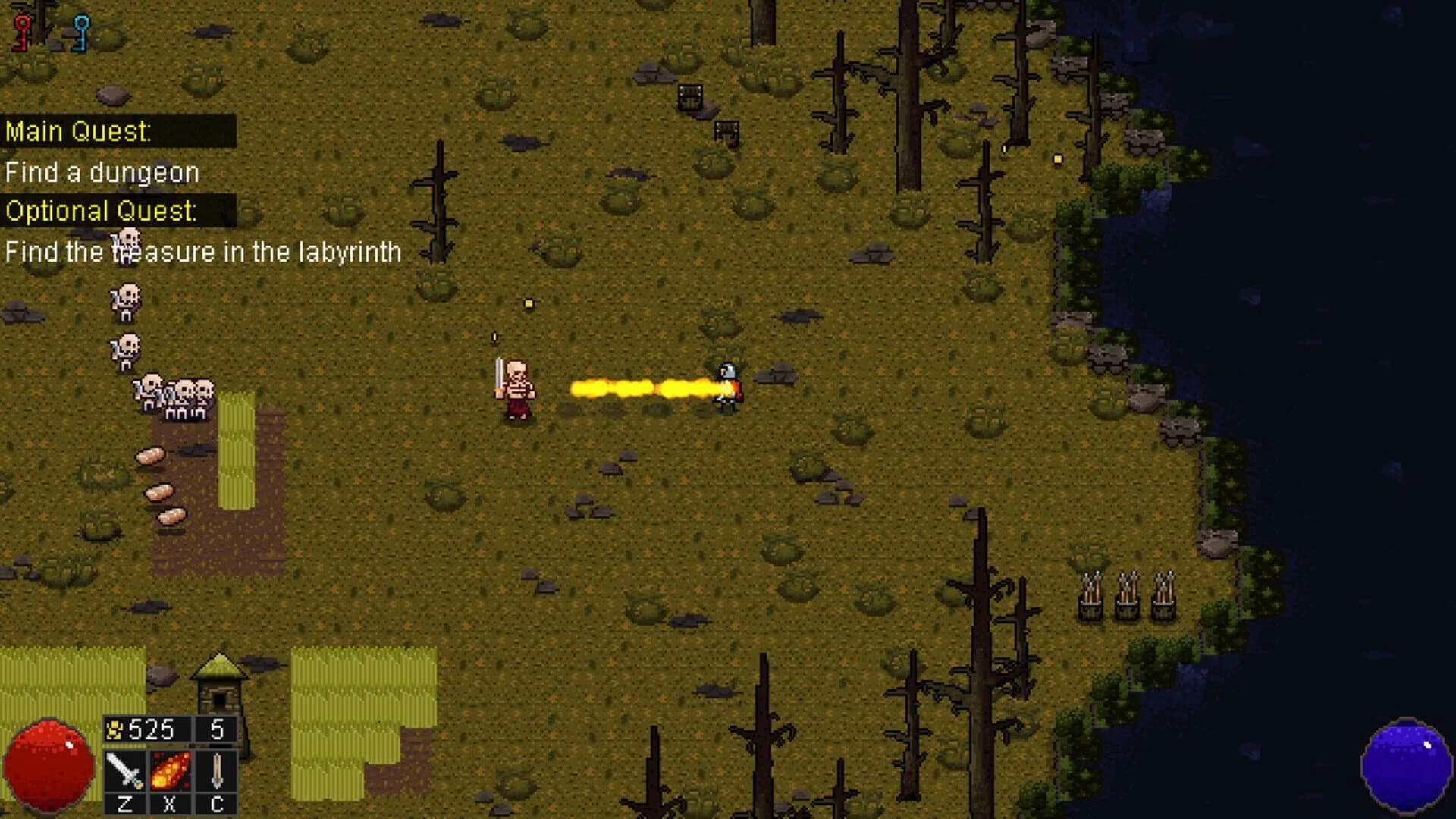Click 'Find a dungeon' quest objective text
This screenshot has width=1456, height=819.
(102, 171)
